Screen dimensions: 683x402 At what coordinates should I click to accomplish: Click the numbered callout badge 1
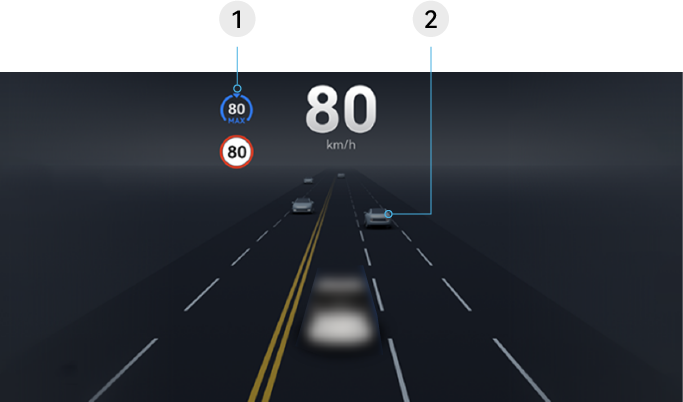237,20
